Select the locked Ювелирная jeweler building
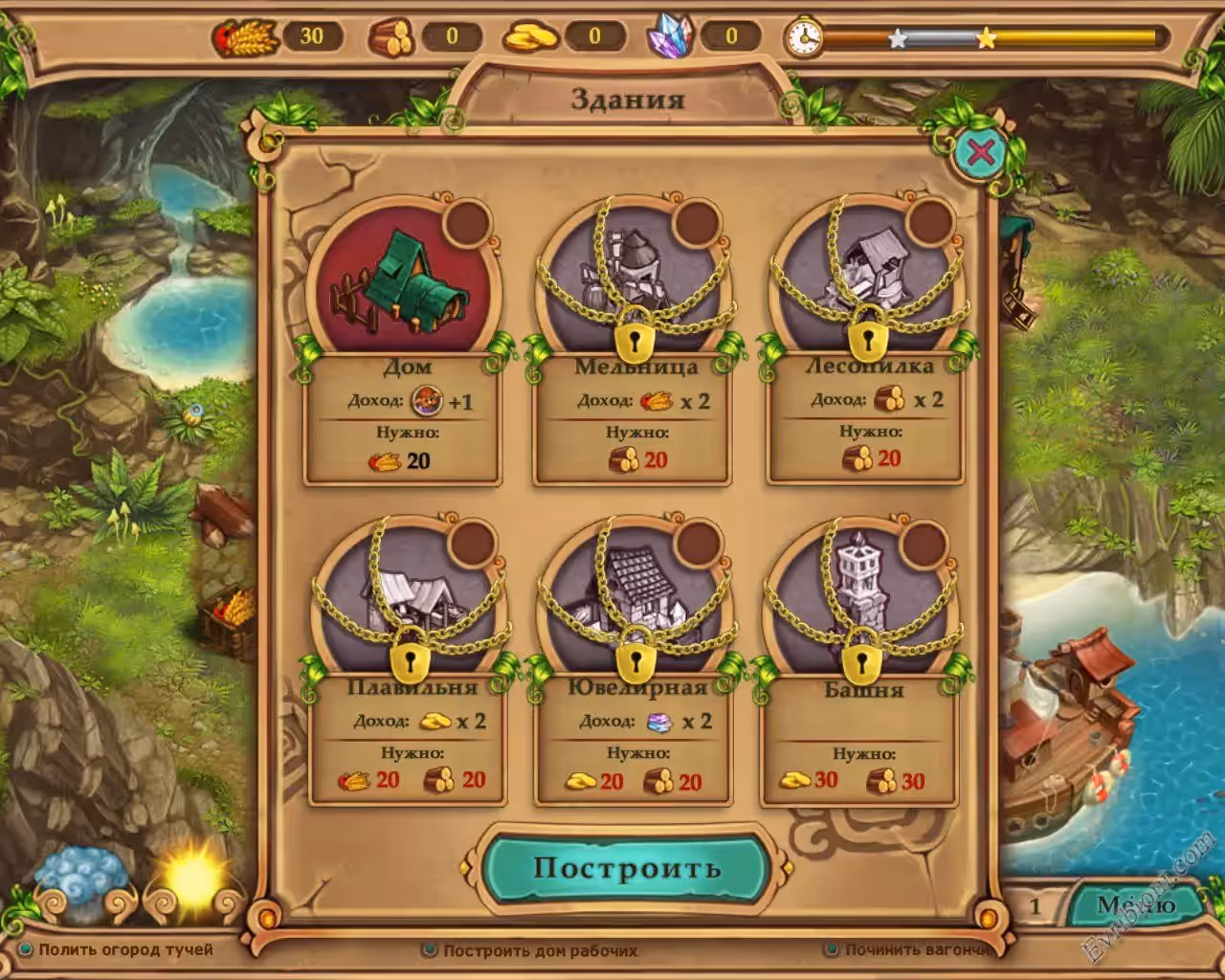The image size is (1225, 980). coord(635,598)
